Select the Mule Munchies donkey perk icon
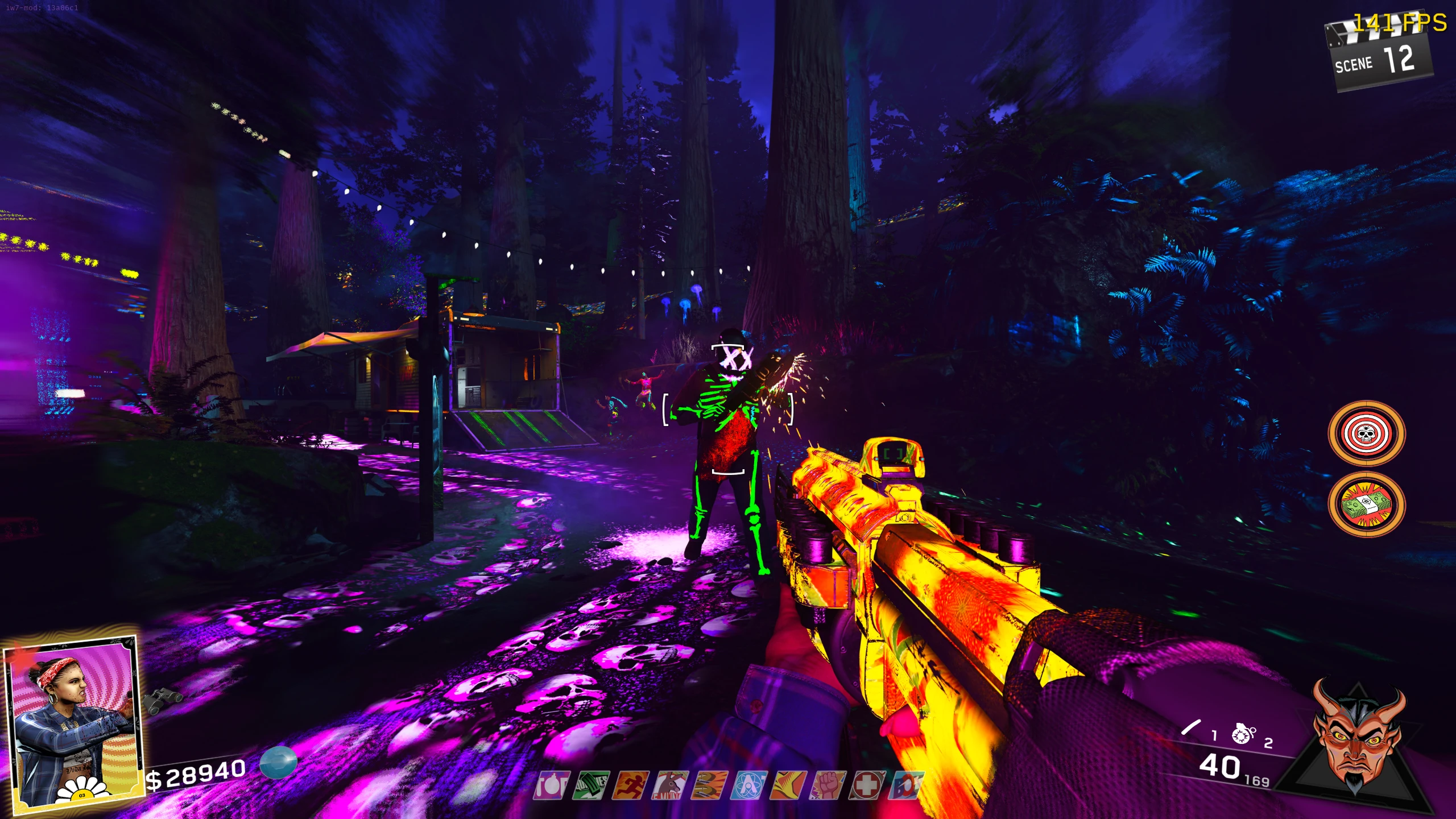 coord(670,785)
